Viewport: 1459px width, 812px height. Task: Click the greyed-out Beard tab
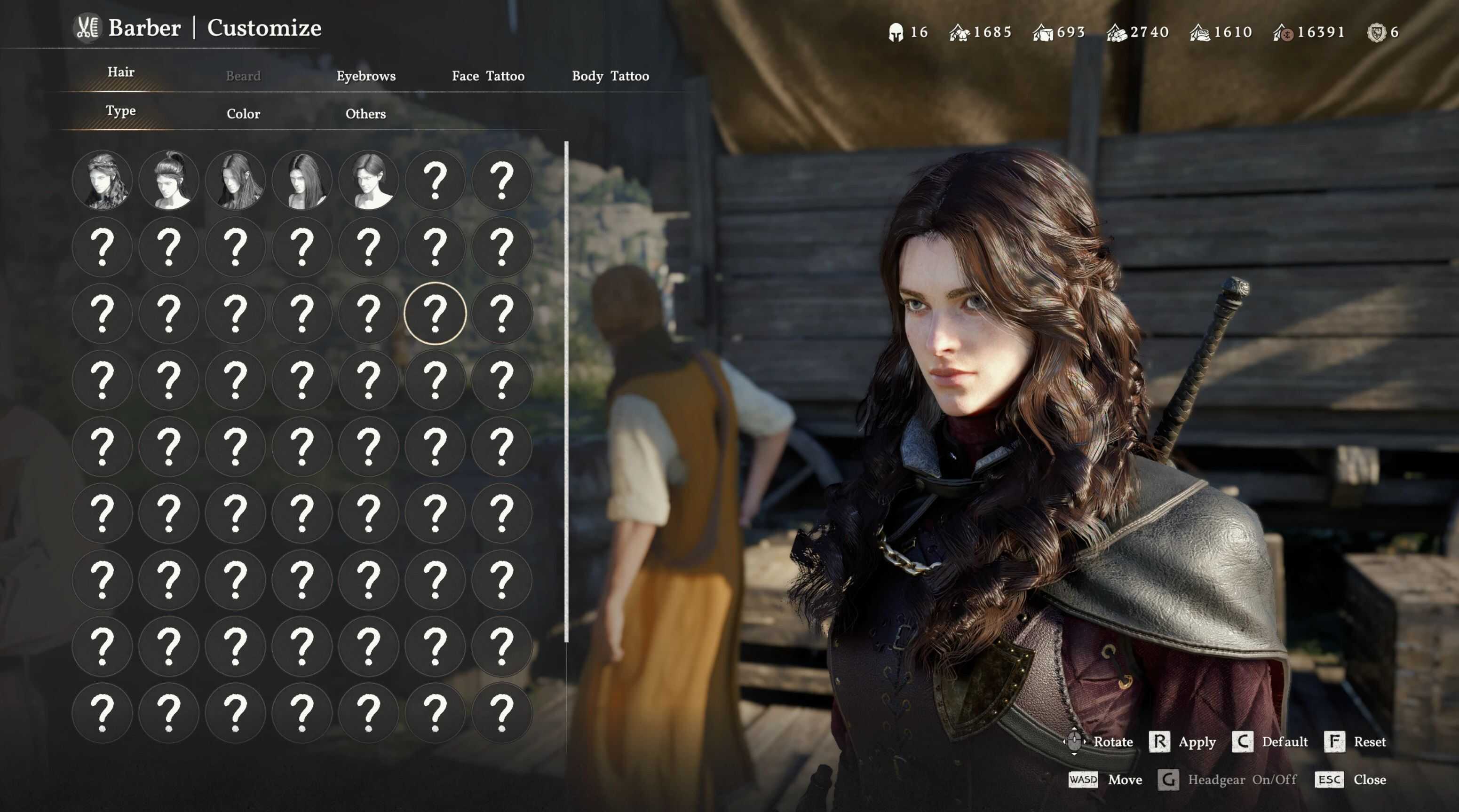coord(243,76)
